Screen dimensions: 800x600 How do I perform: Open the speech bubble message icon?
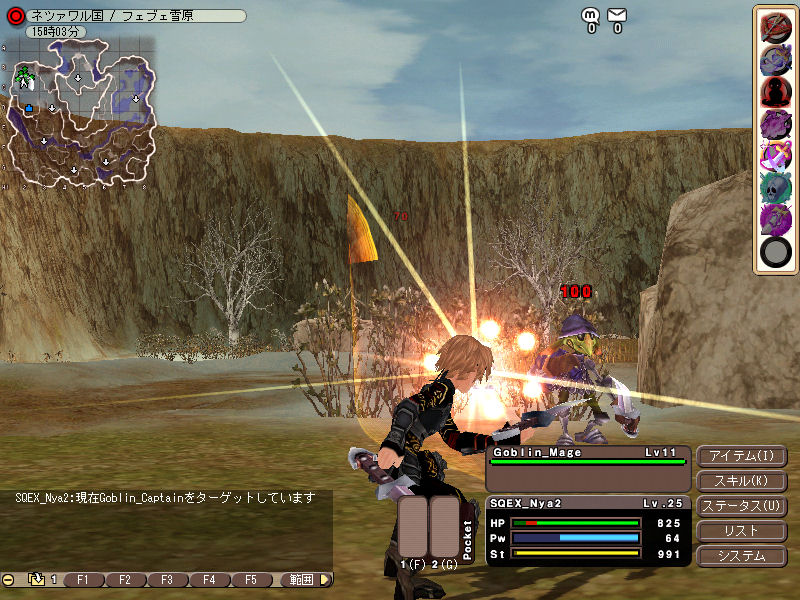(591, 15)
